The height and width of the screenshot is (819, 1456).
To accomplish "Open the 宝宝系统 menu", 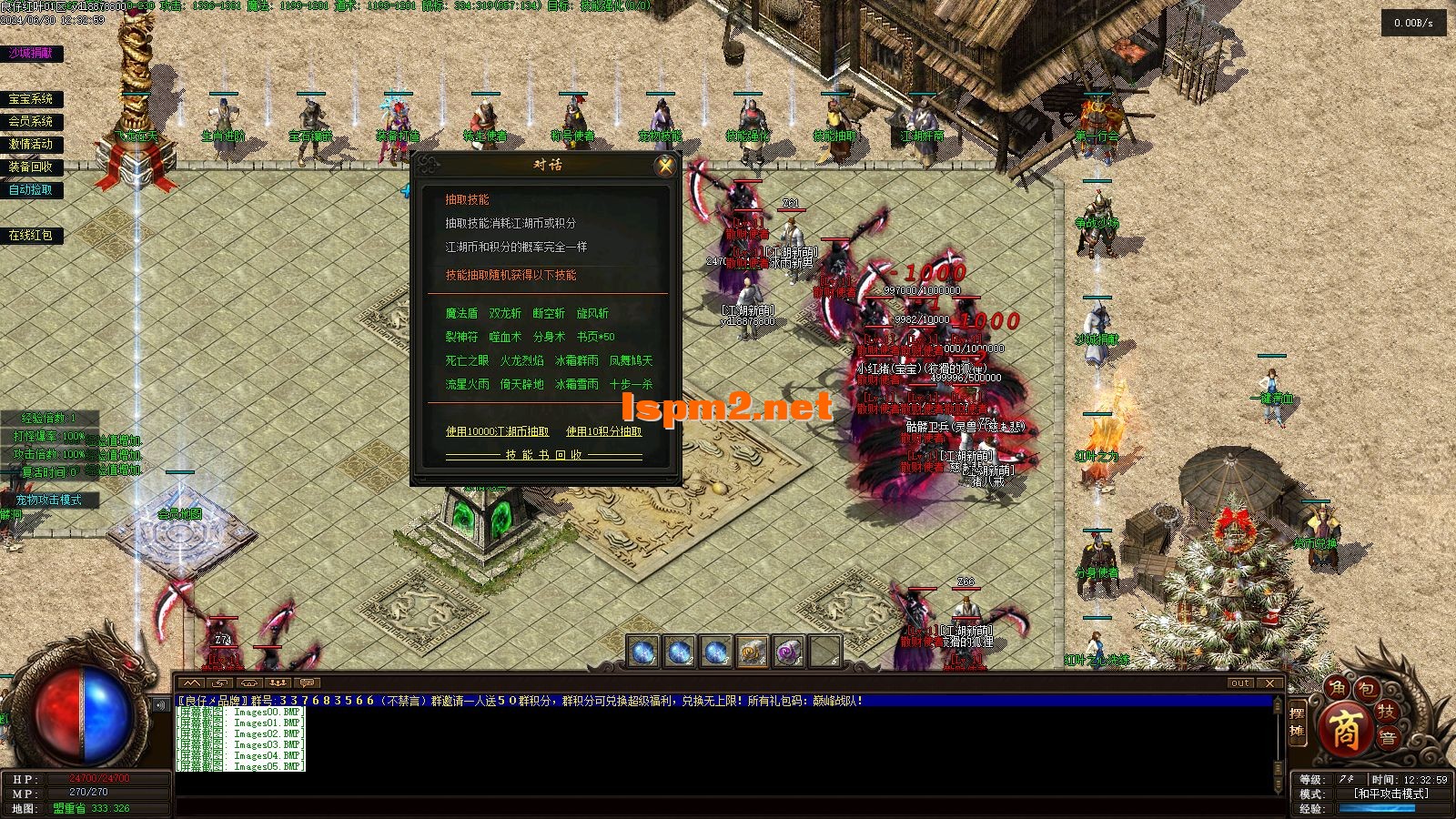I will 31,99.
